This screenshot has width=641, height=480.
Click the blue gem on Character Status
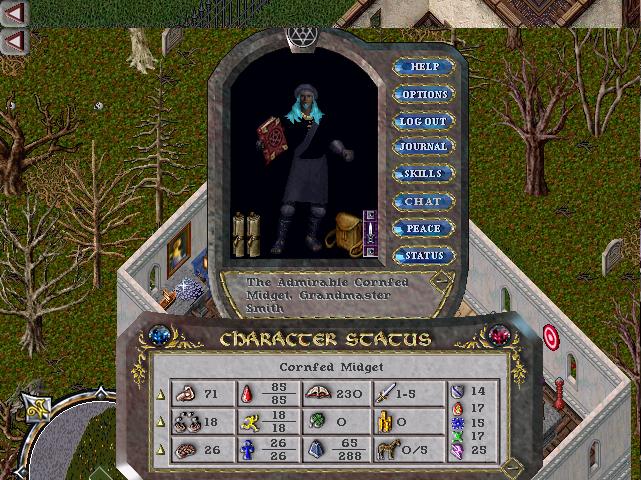tap(157, 335)
